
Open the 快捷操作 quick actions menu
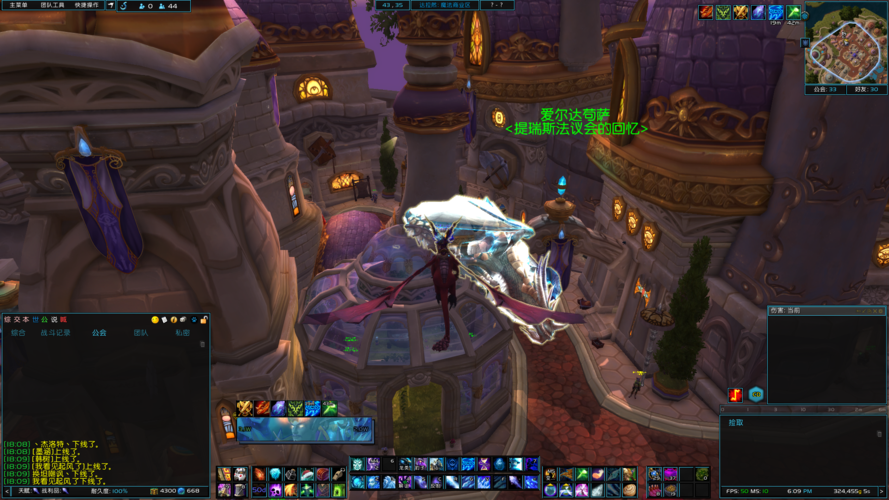tap(87, 6)
